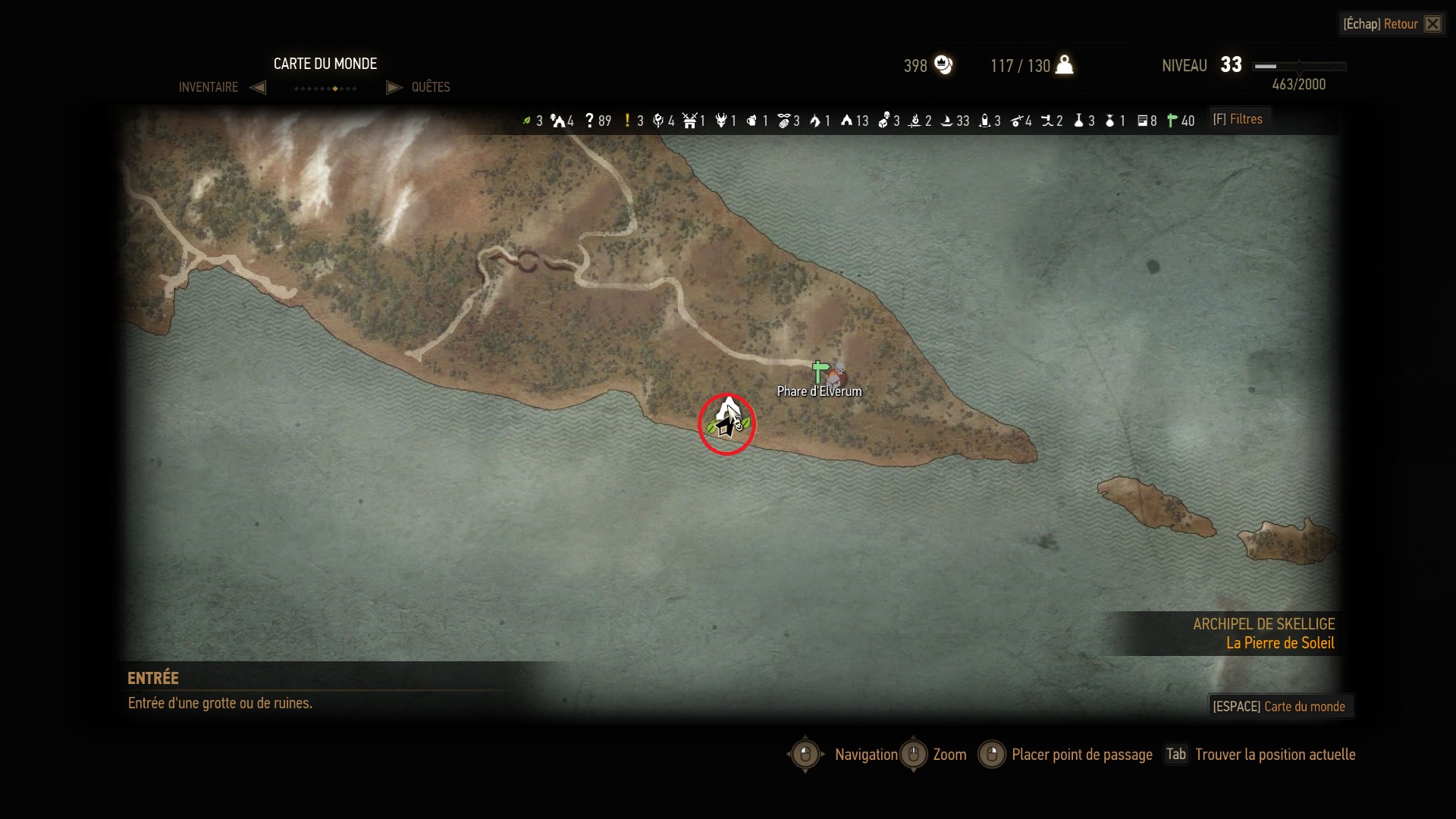Select the Phare d'Elverum signpost marker
This screenshot has height=819, width=1456.
pyautogui.click(x=820, y=372)
